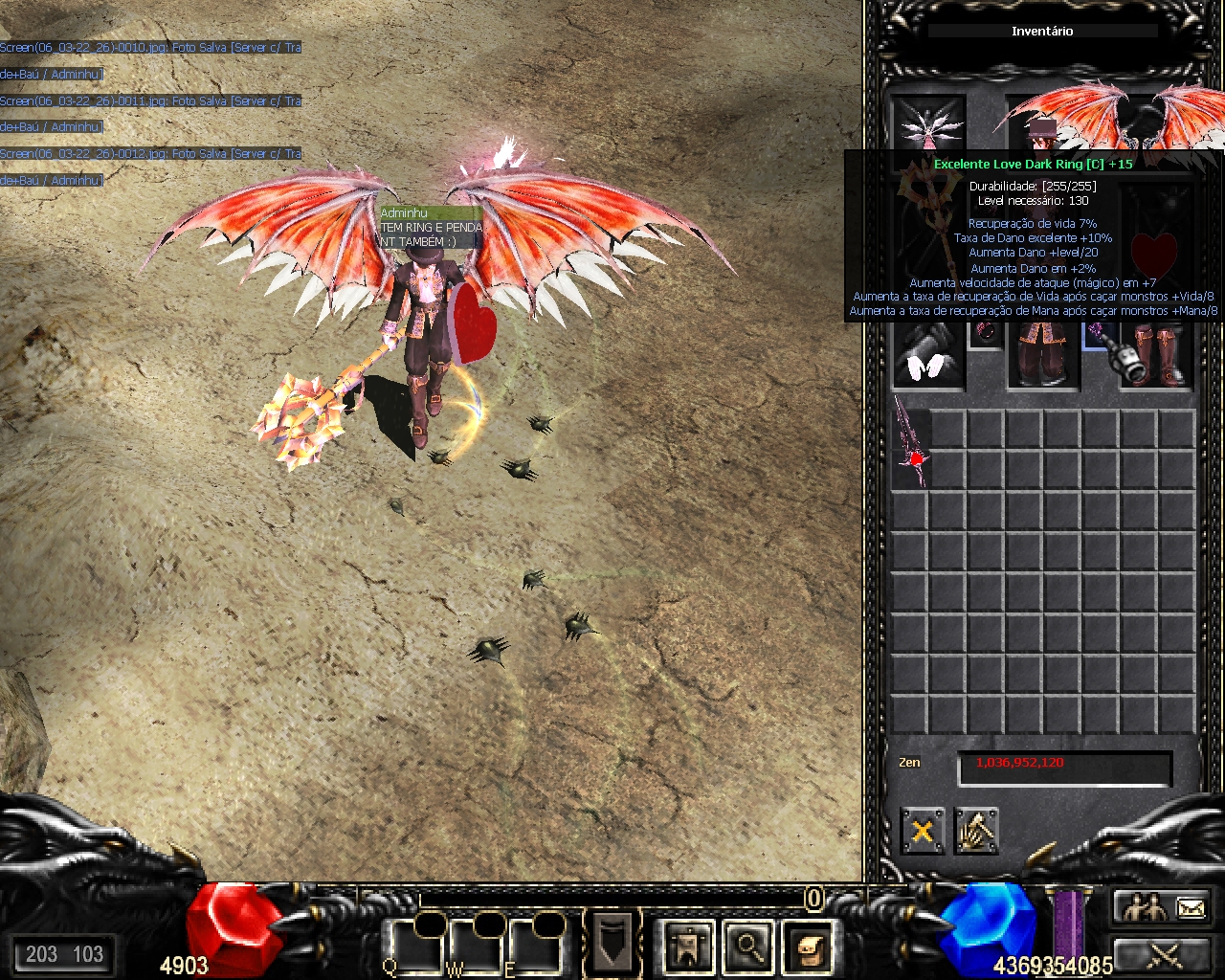Select the equipped feathered pet slot
1225x980 pixels.
[x=927, y=124]
